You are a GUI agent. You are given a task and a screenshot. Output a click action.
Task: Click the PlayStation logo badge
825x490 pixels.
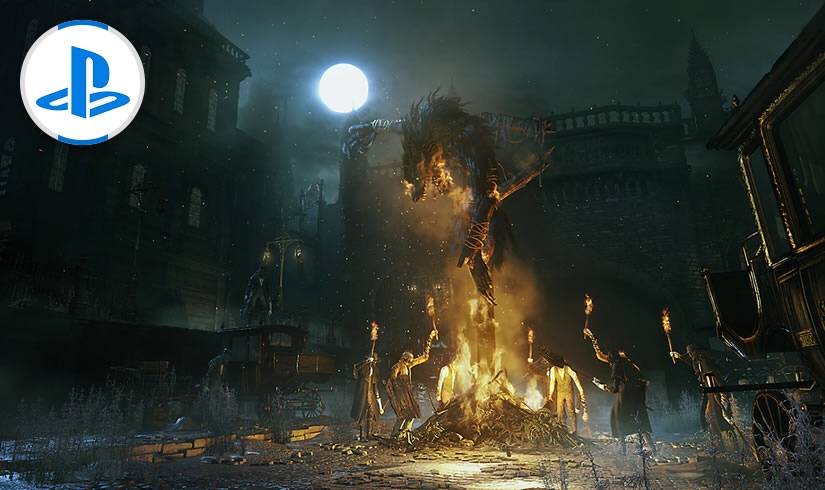[x=82, y=82]
